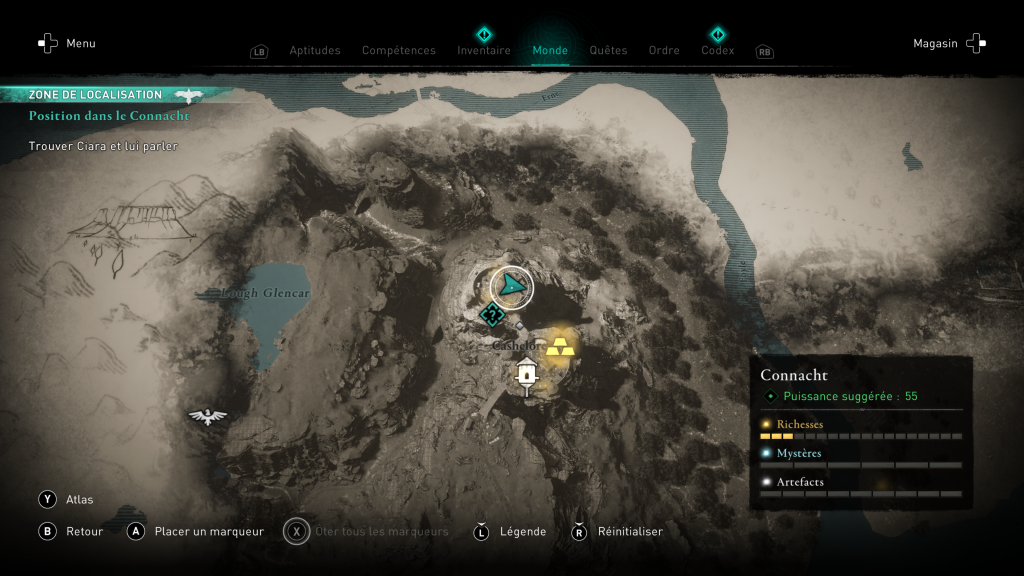The height and width of the screenshot is (576, 1024).
Task: Click the question mark quest marker
Action: 491,315
